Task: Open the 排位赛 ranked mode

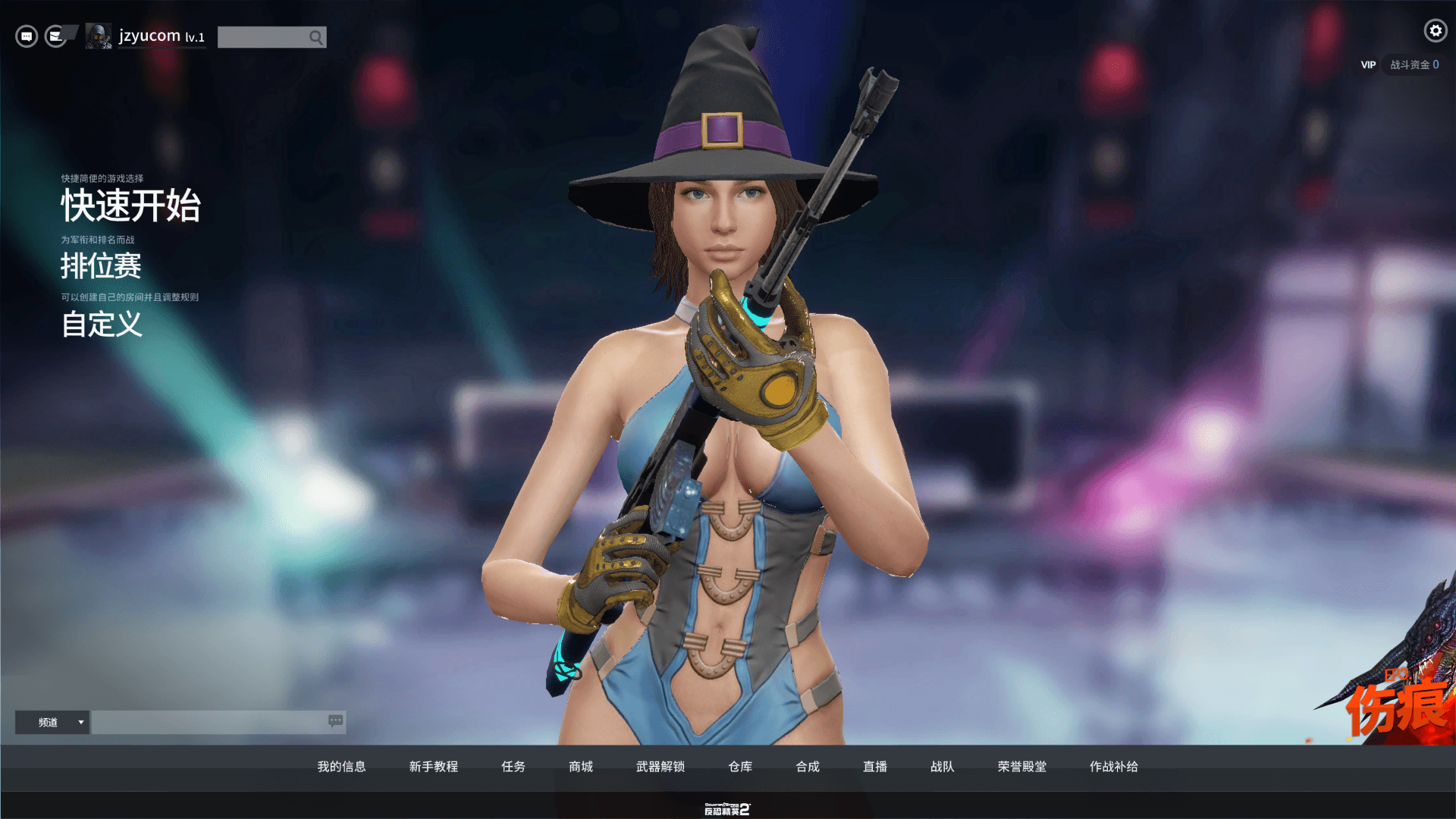Action: coord(101,266)
